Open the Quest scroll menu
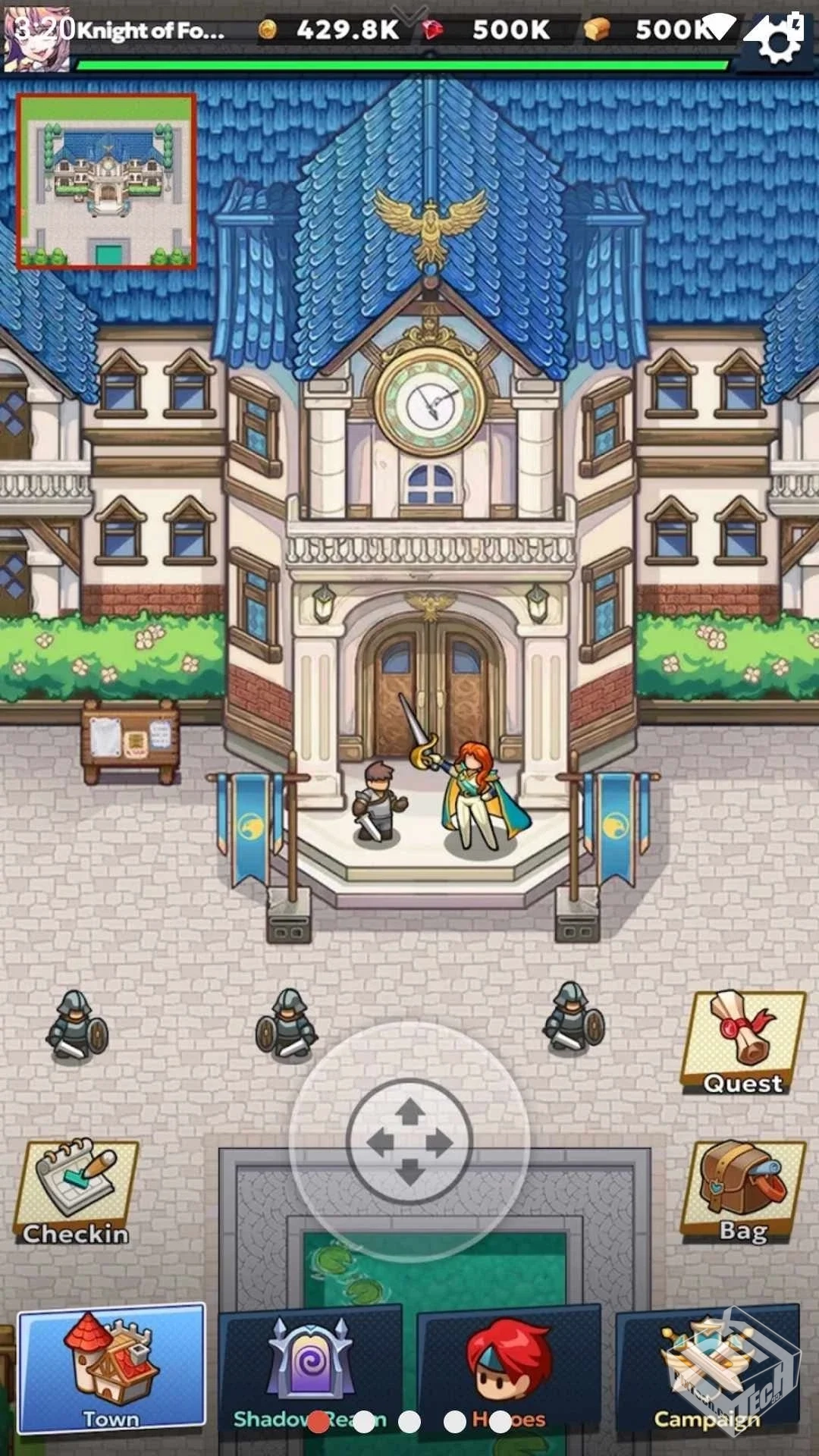 click(x=743, y=1043)
